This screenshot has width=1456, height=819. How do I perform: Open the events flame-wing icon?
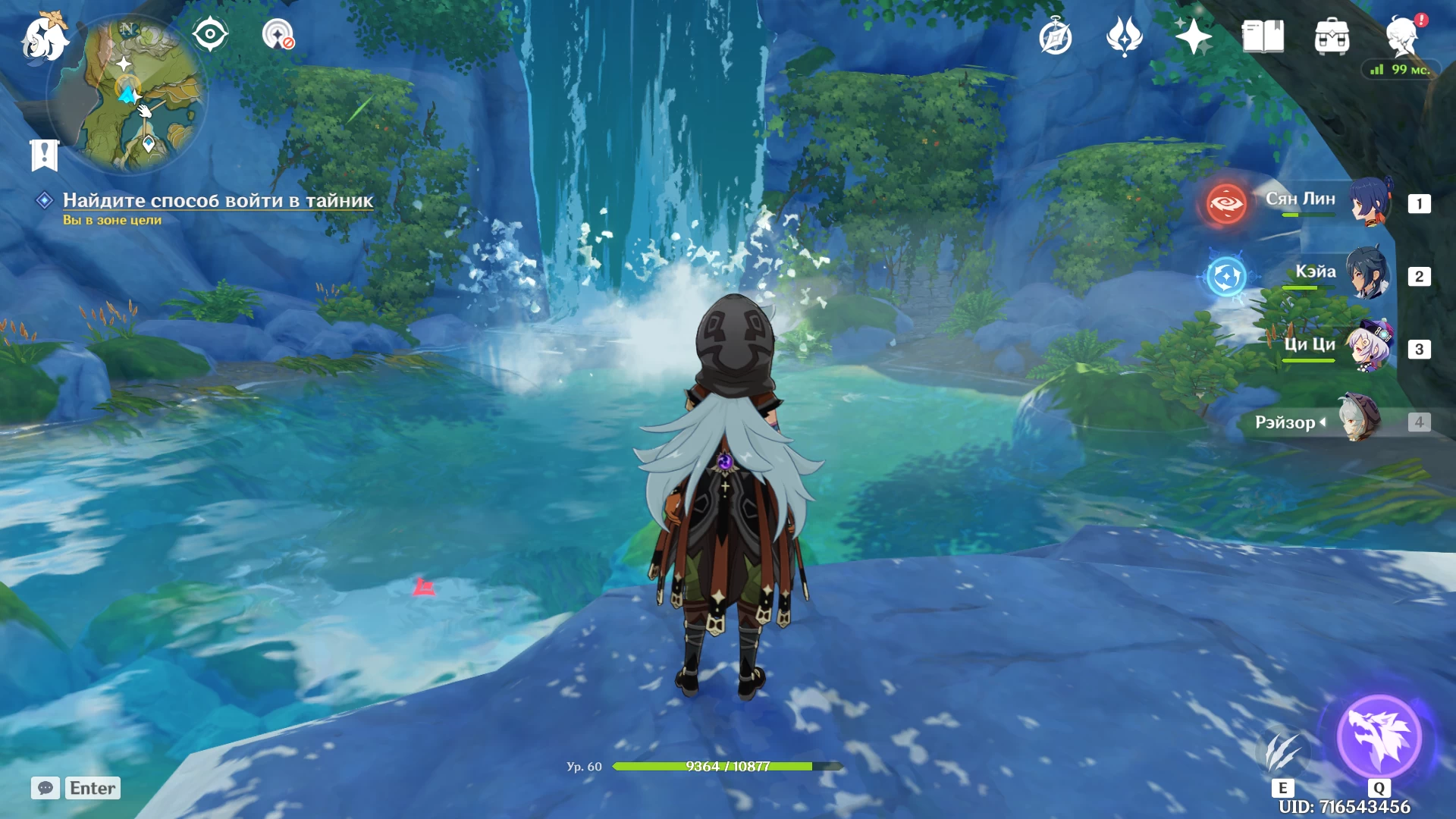tap(1124, 36)
